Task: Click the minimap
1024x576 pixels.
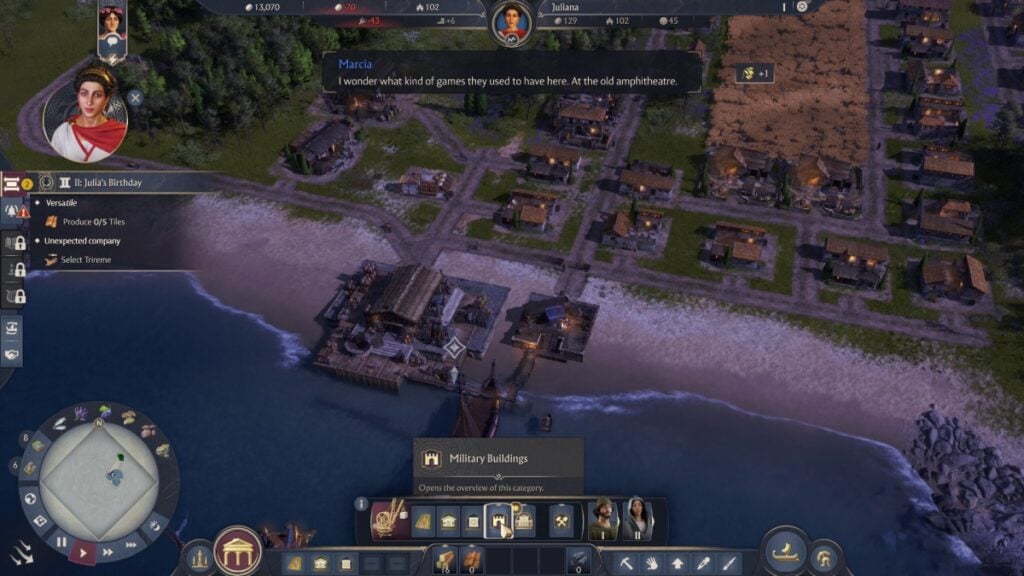Action: pos(98,472)
